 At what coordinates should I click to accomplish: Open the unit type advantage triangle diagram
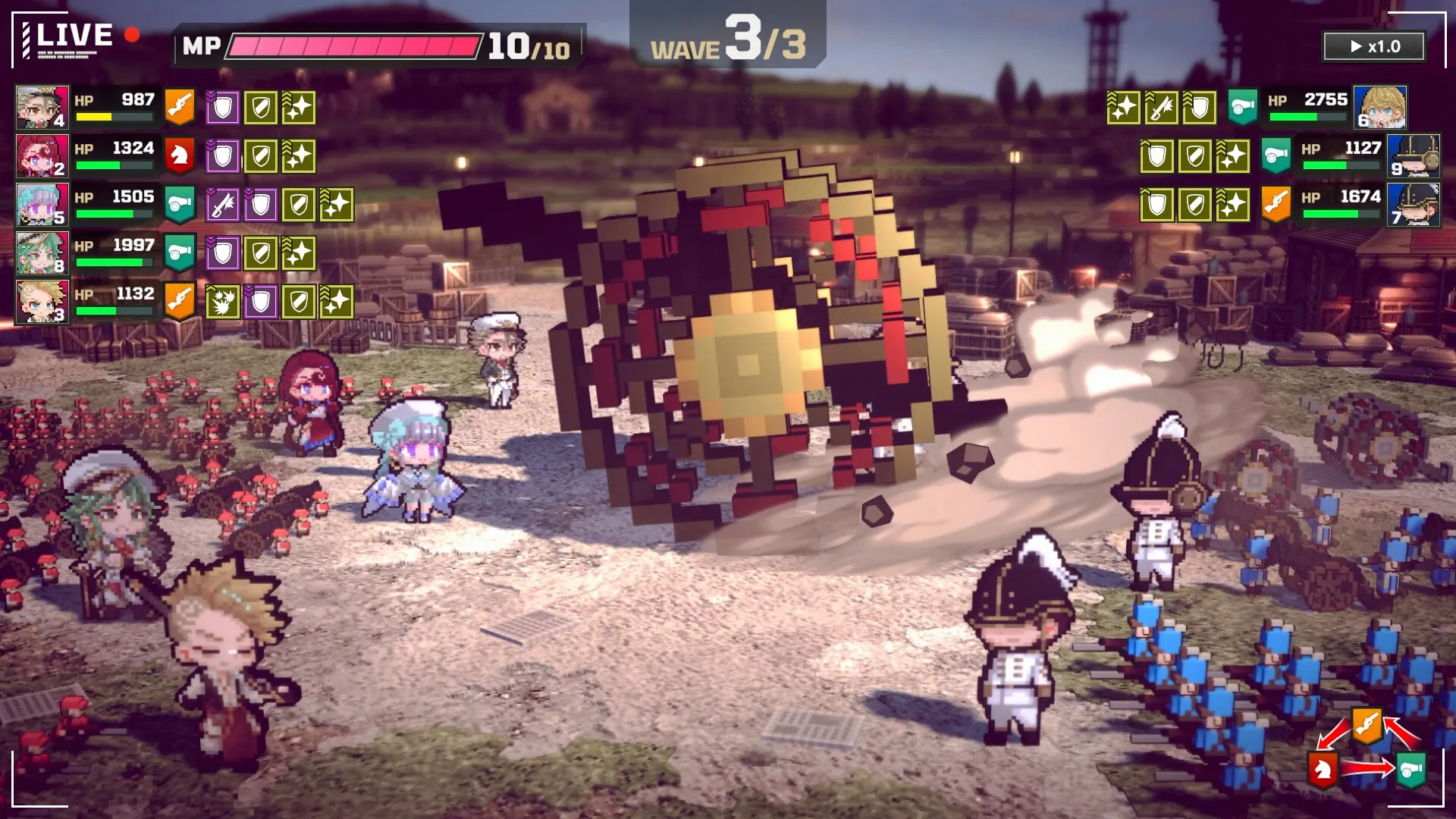(x=1367, y=751)
